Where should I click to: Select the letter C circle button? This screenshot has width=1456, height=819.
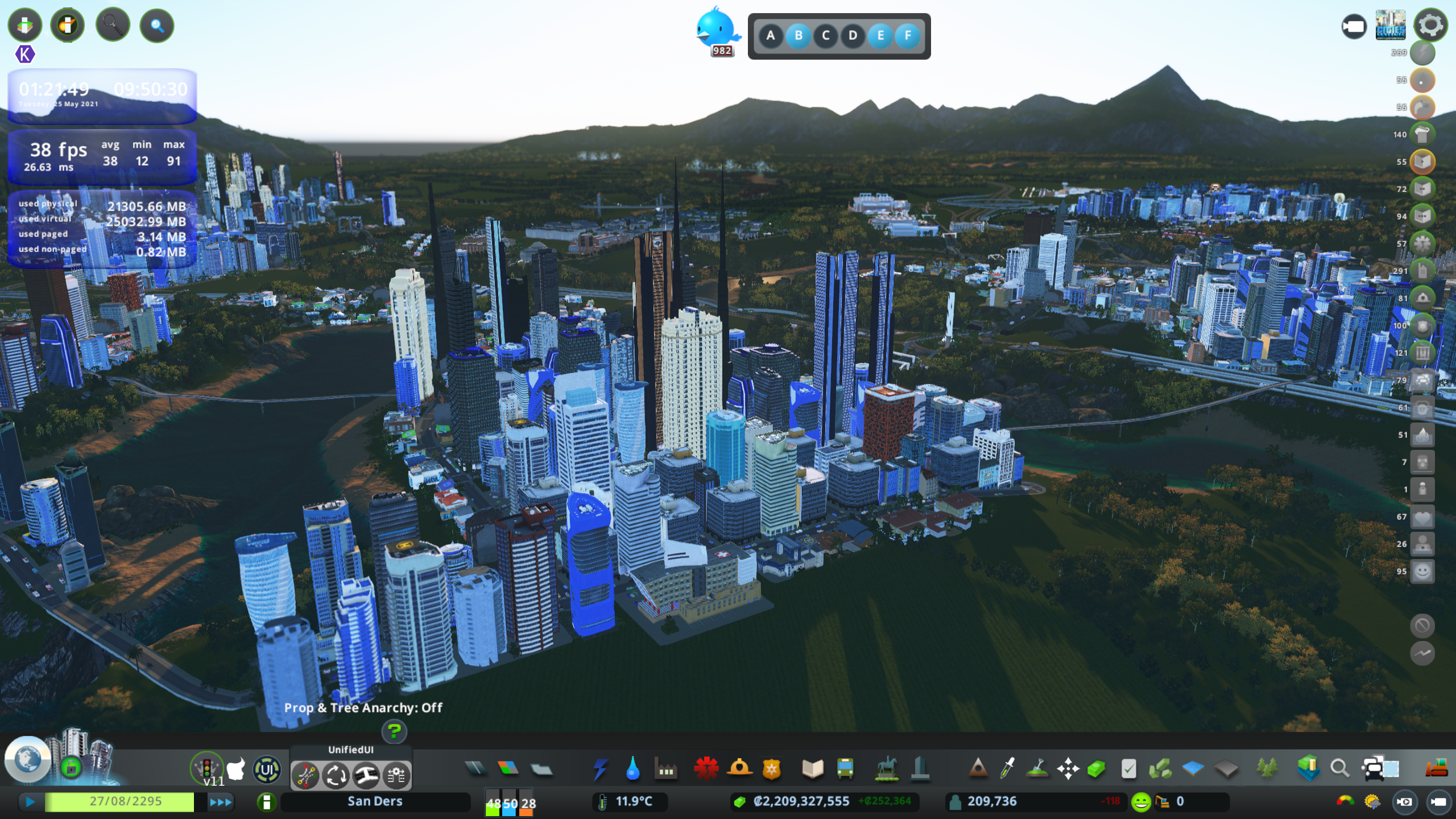825,36
